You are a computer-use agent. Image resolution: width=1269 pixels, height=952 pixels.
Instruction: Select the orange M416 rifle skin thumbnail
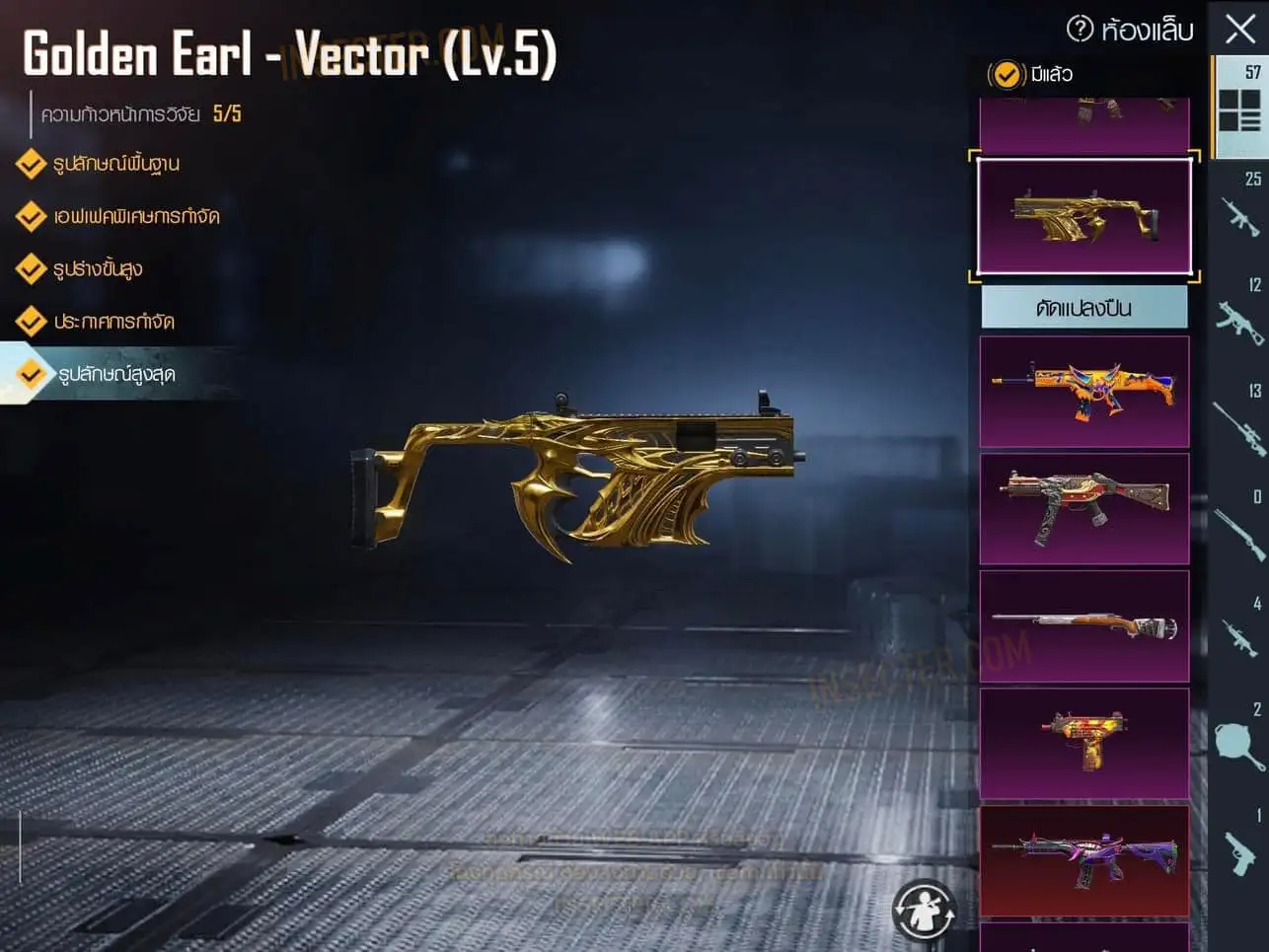click(x=1083, y=391)
